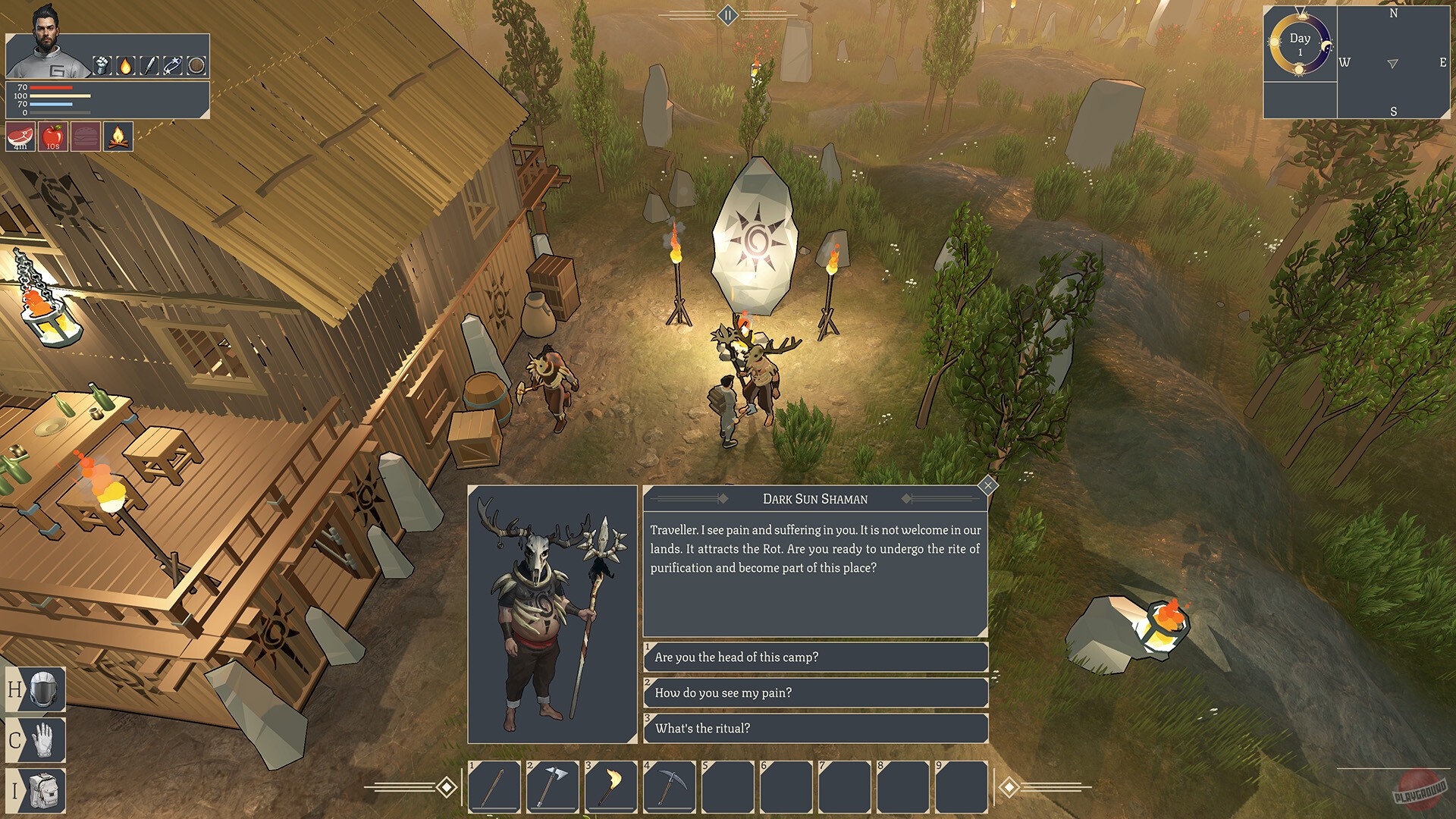
Task: Select the wooden spear in hotbar slot 1
Action: point(494,787)
